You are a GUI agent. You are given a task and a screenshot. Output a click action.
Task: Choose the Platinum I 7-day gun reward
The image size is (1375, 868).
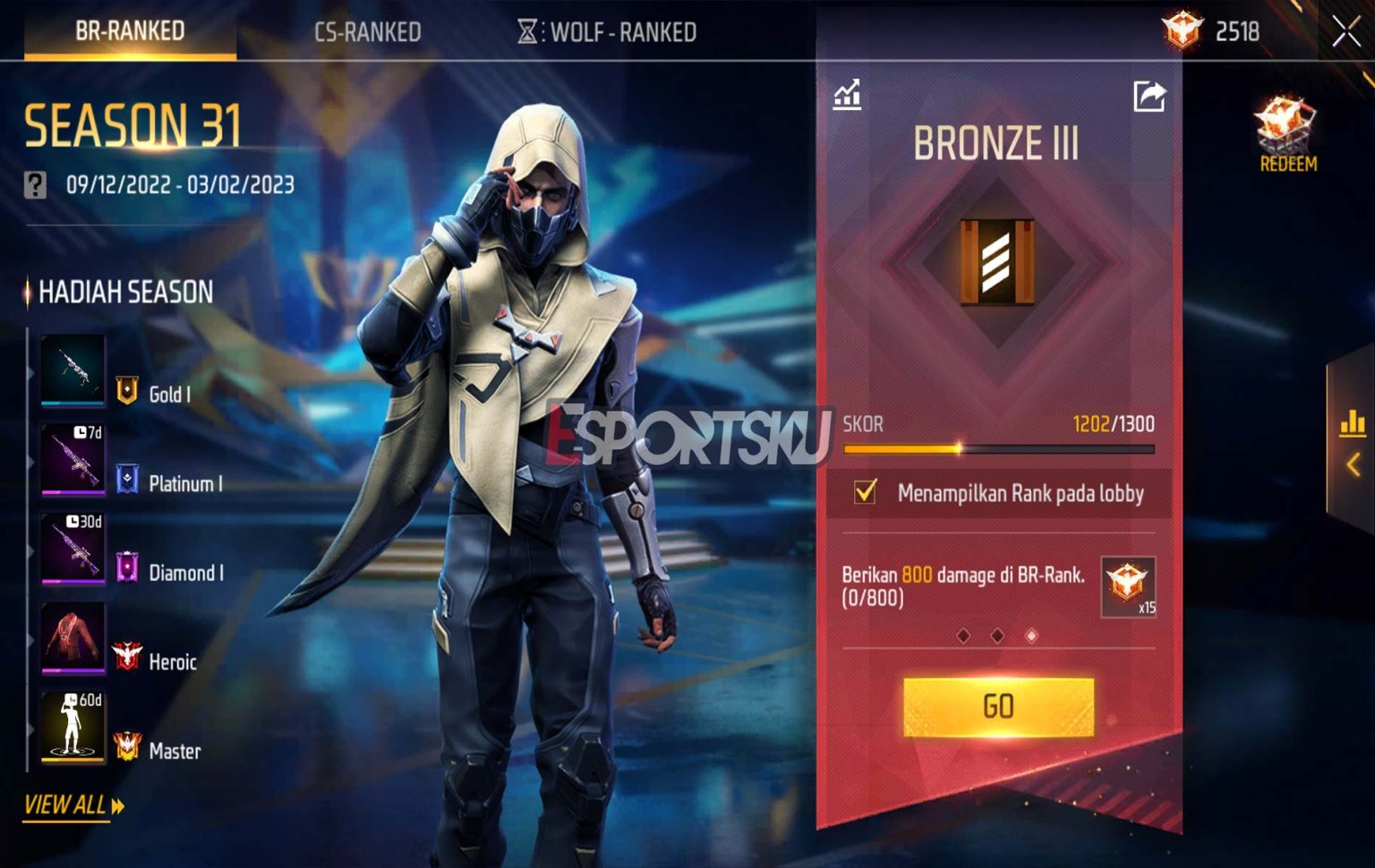(x=73, y=458)
